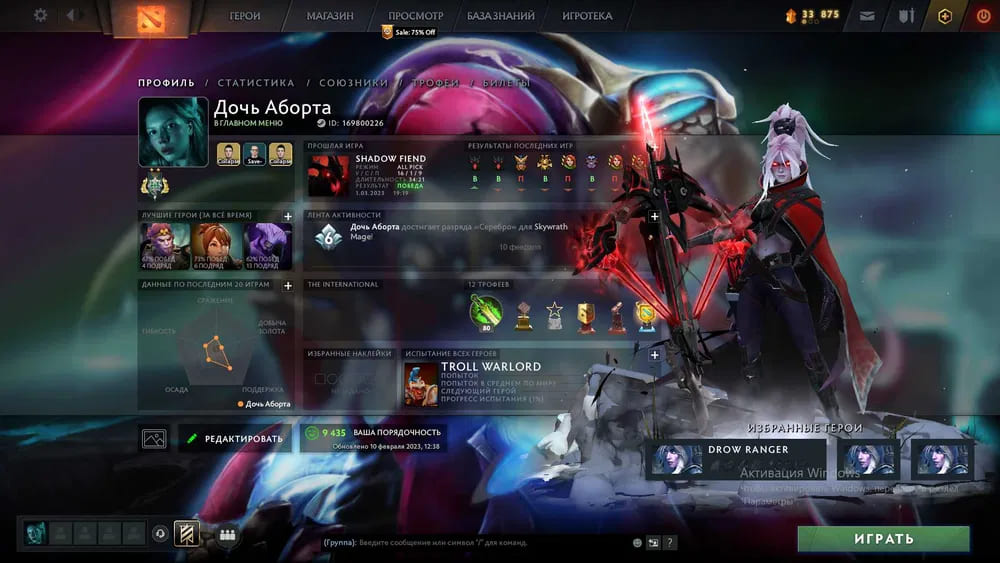Open the Dota Plus gold hexagon icon
Image resolution: width=1000 pixels, height=563 pixels.
[944, 16]
